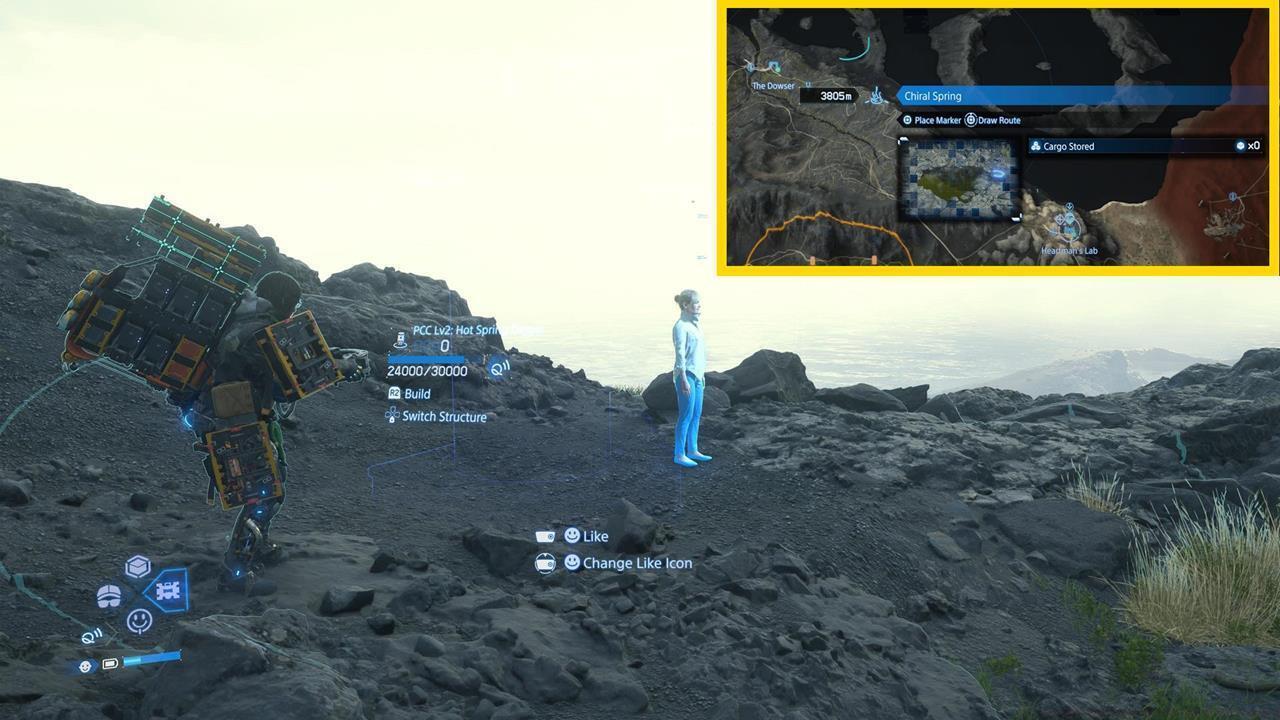
Task: Select the smiley sign icon in the structure wheel
Action: pos(139,620)
